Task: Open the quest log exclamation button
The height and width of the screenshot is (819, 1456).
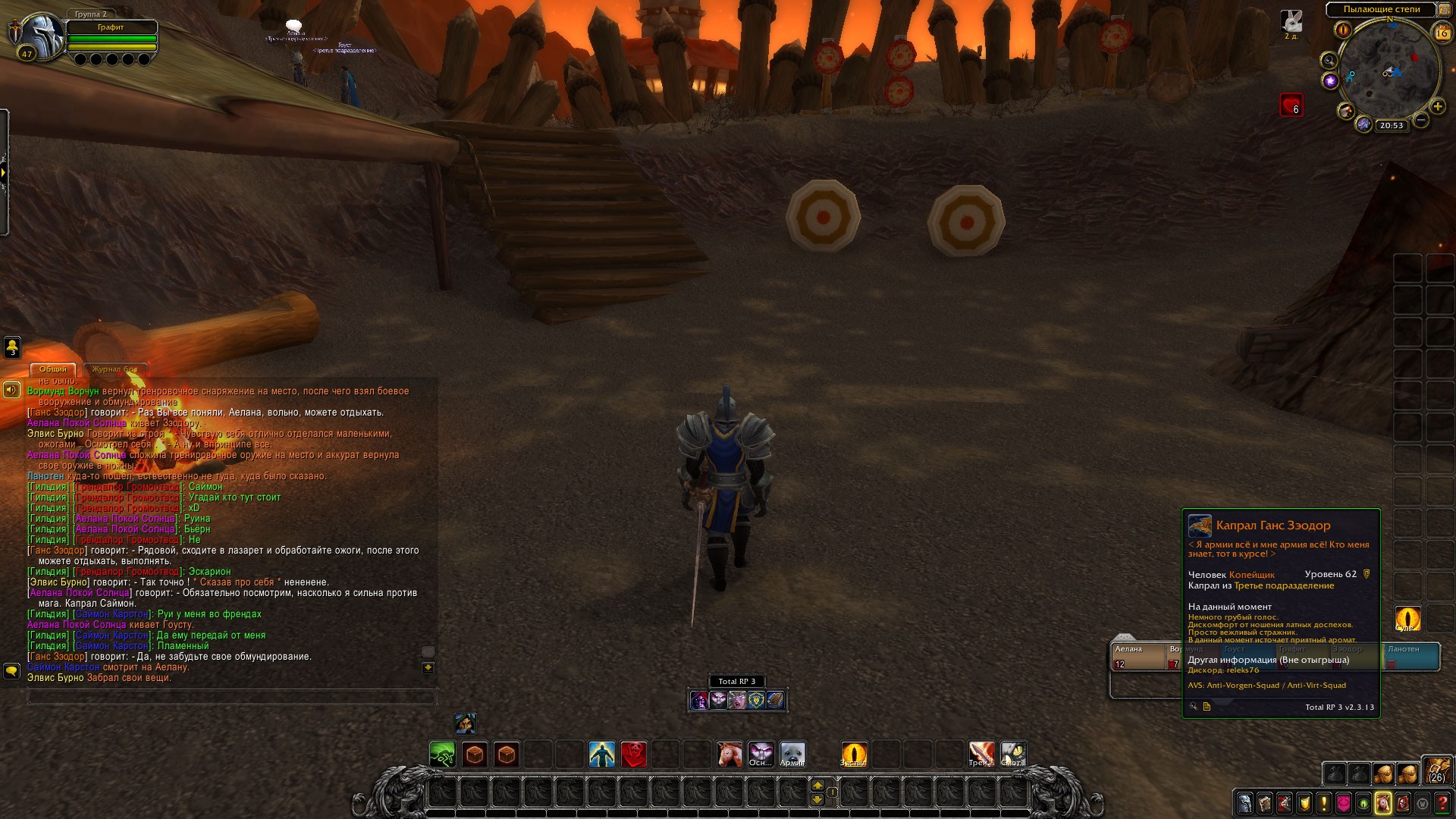Action: pos(1323,803)
